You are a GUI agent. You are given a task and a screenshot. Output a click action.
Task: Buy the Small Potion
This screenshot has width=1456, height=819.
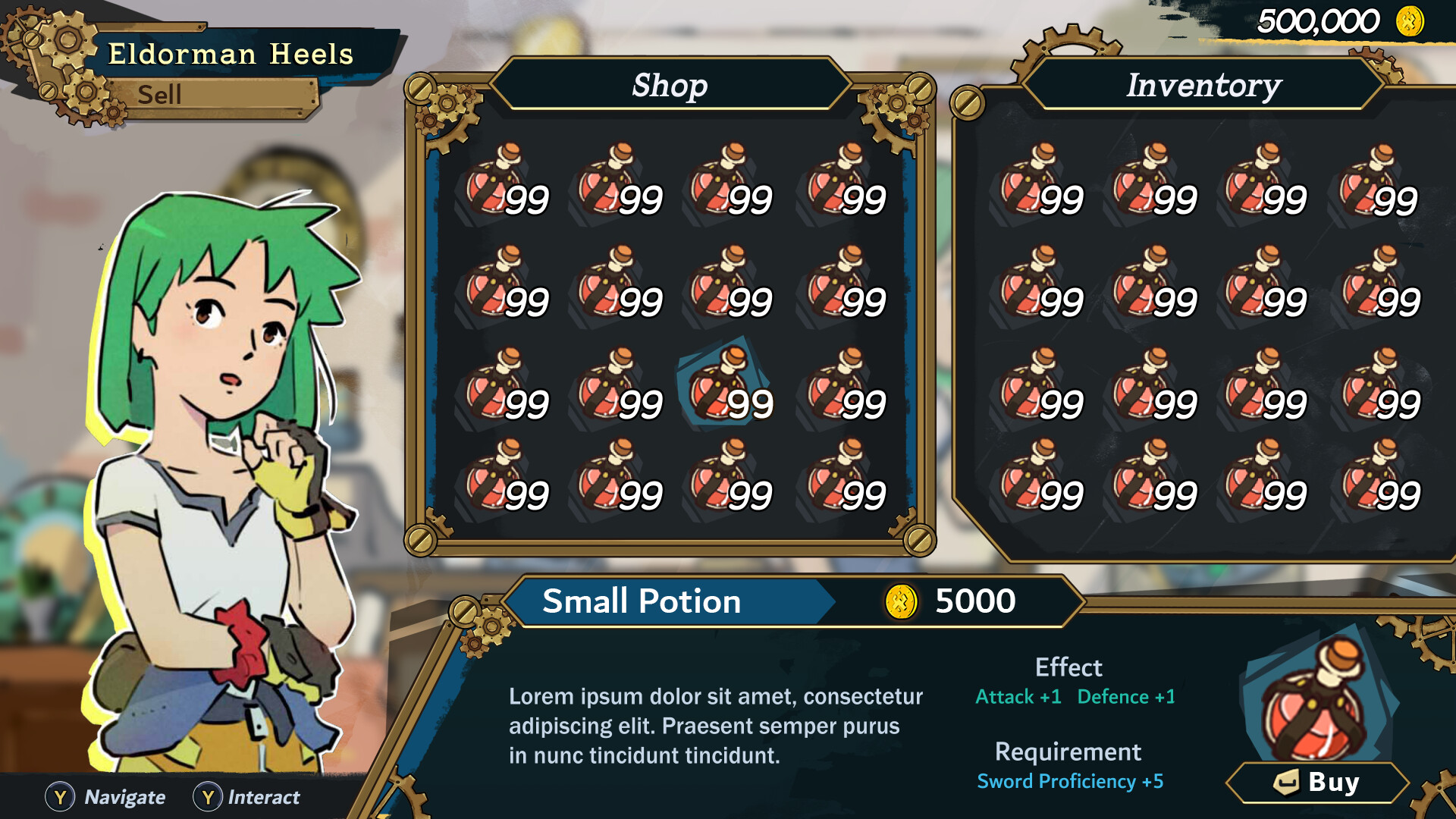pos(1318,782)
